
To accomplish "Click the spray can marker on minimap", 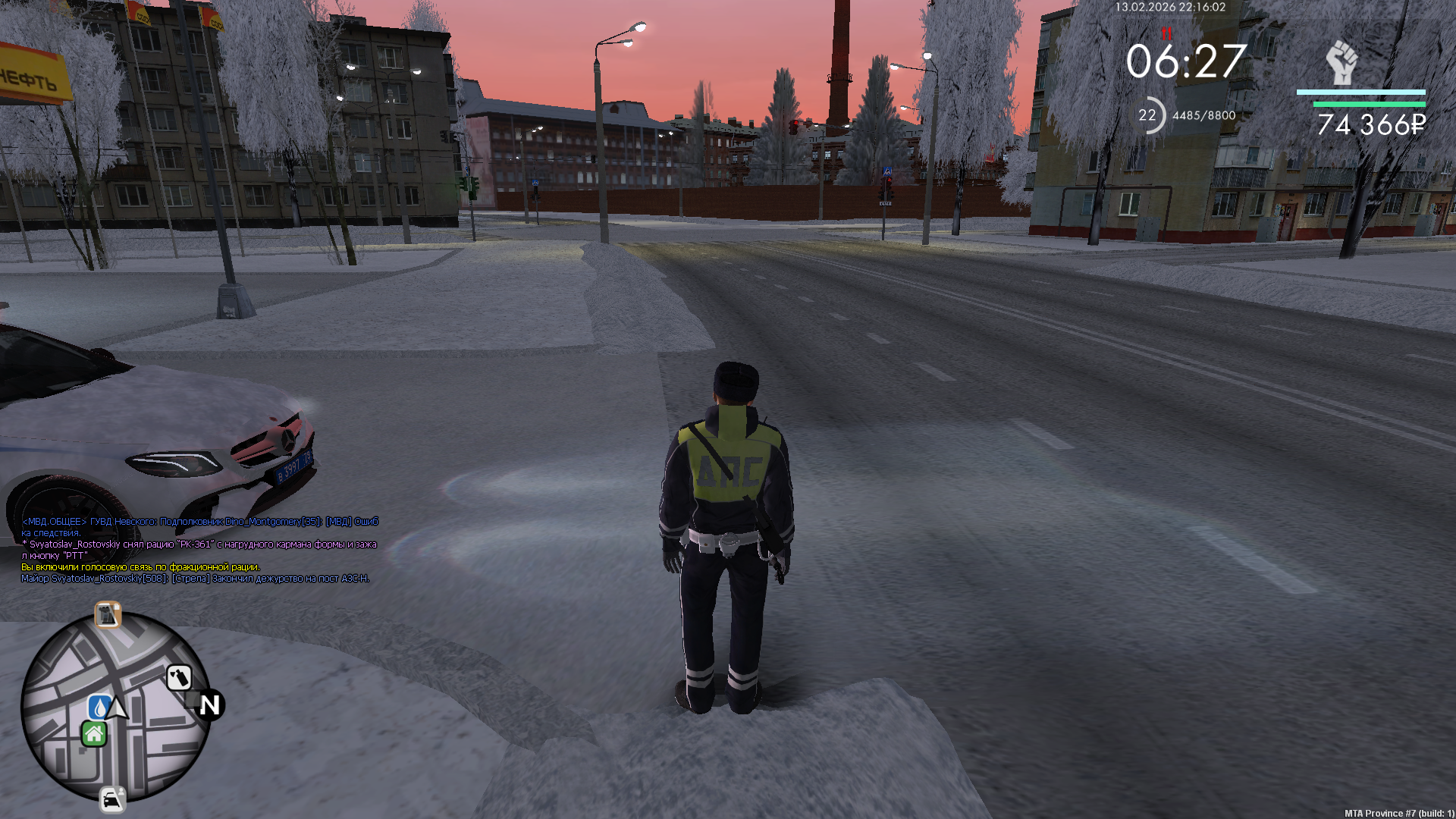I will tap(179, 677).
